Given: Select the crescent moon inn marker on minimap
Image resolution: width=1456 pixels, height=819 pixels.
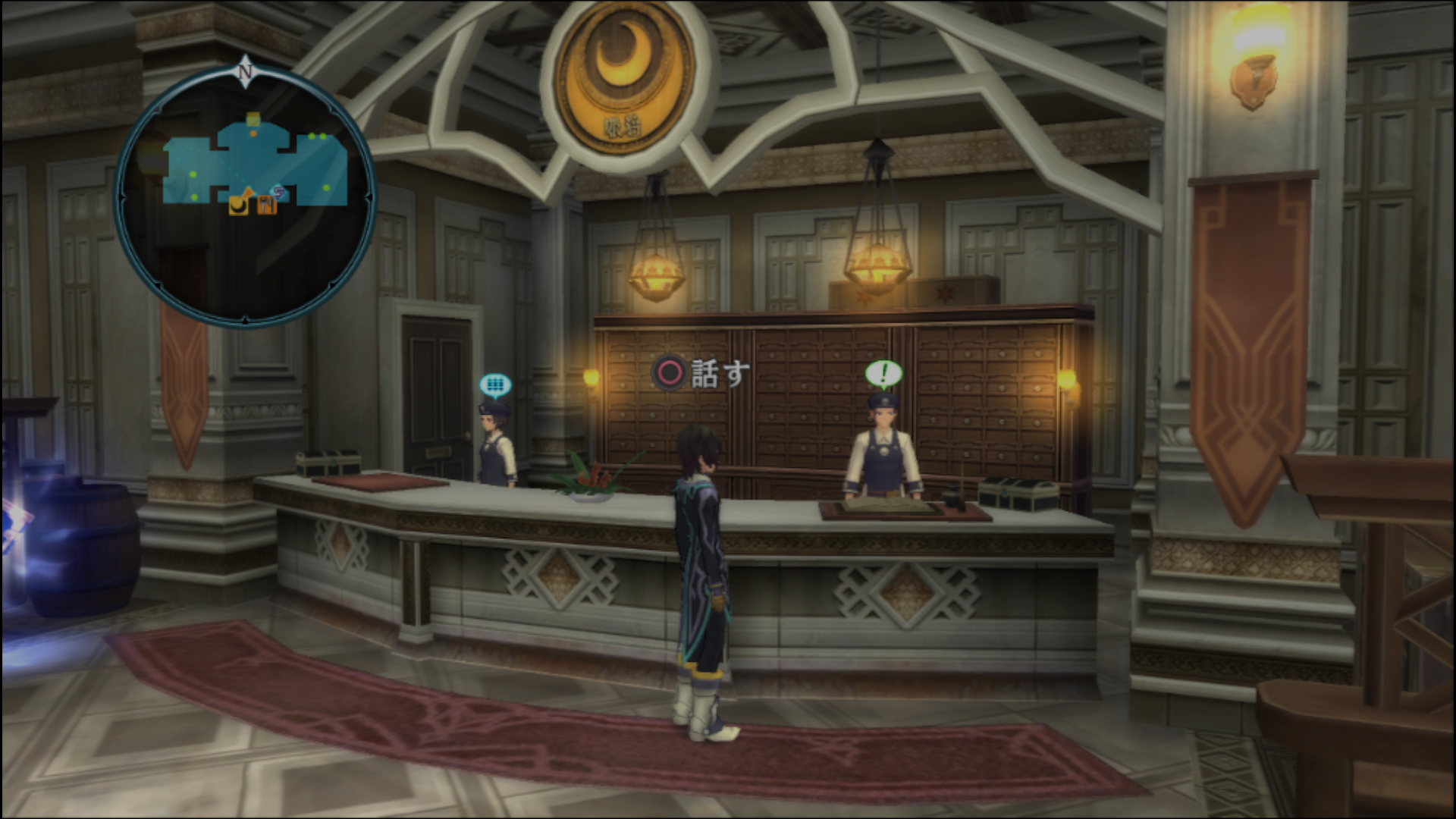Looking at the screenshot, I should point(239,205).
